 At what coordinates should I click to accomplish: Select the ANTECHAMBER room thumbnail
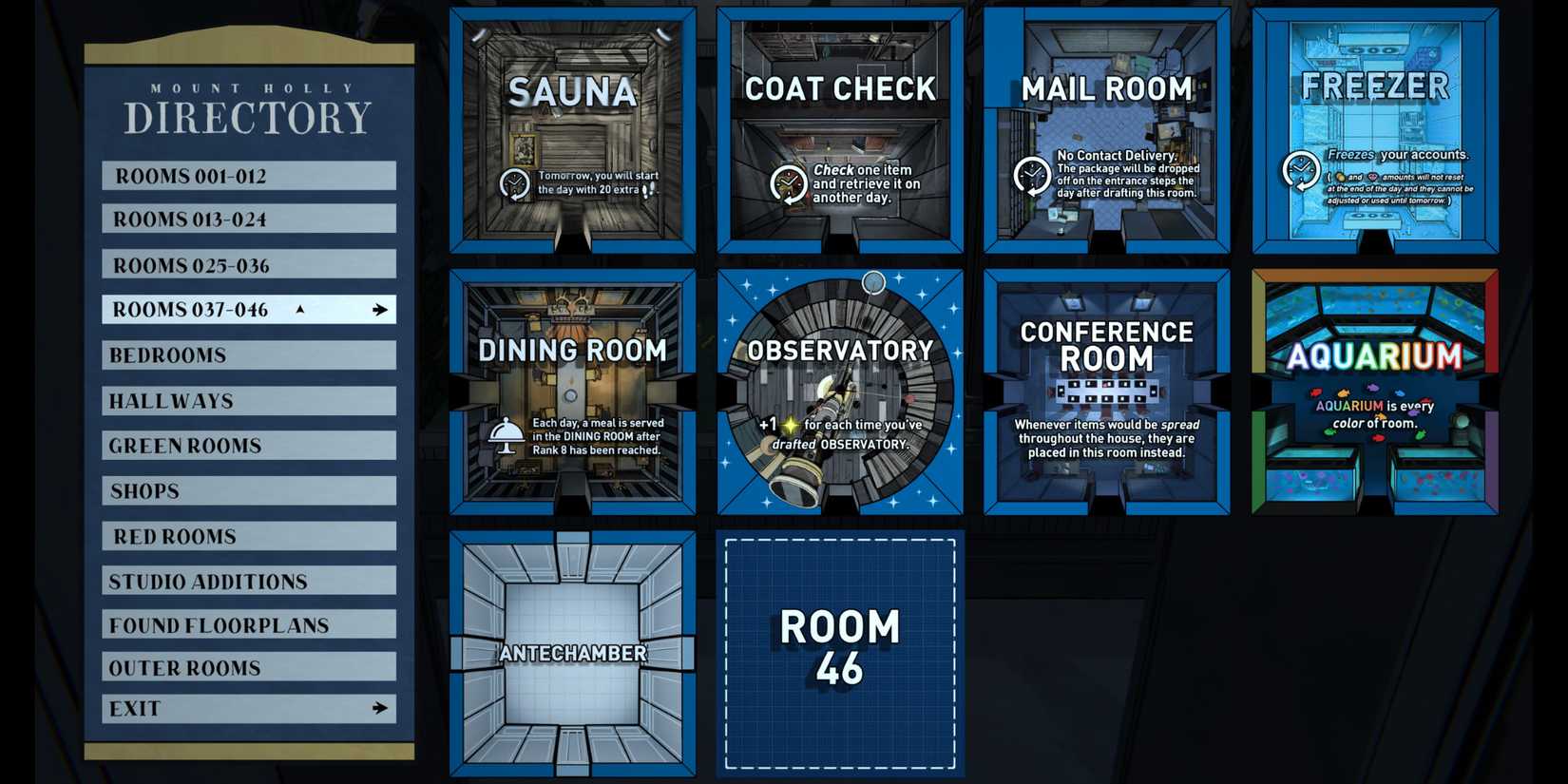[x=571, y=653]
